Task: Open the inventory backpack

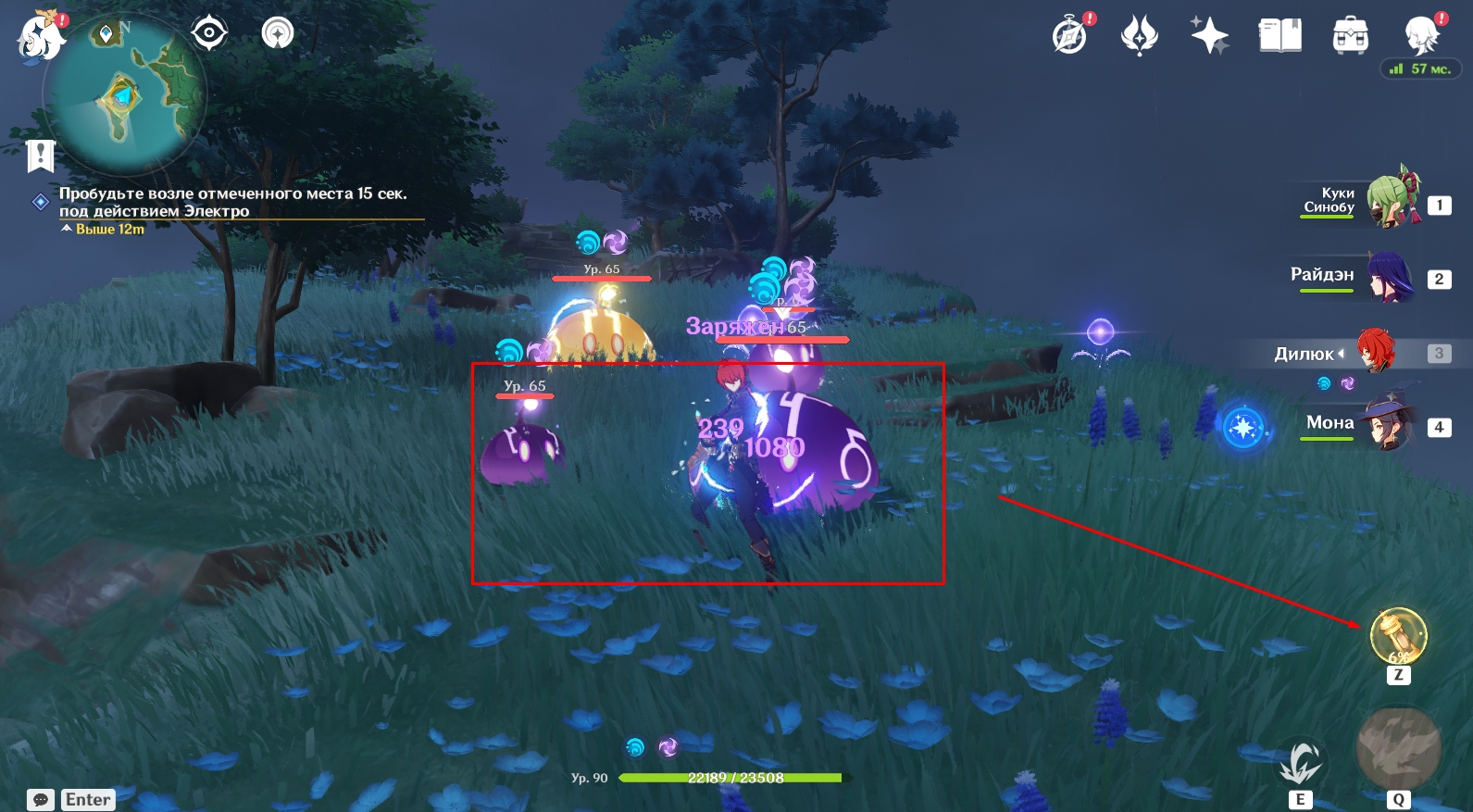Action: [x=1350, y=36]
